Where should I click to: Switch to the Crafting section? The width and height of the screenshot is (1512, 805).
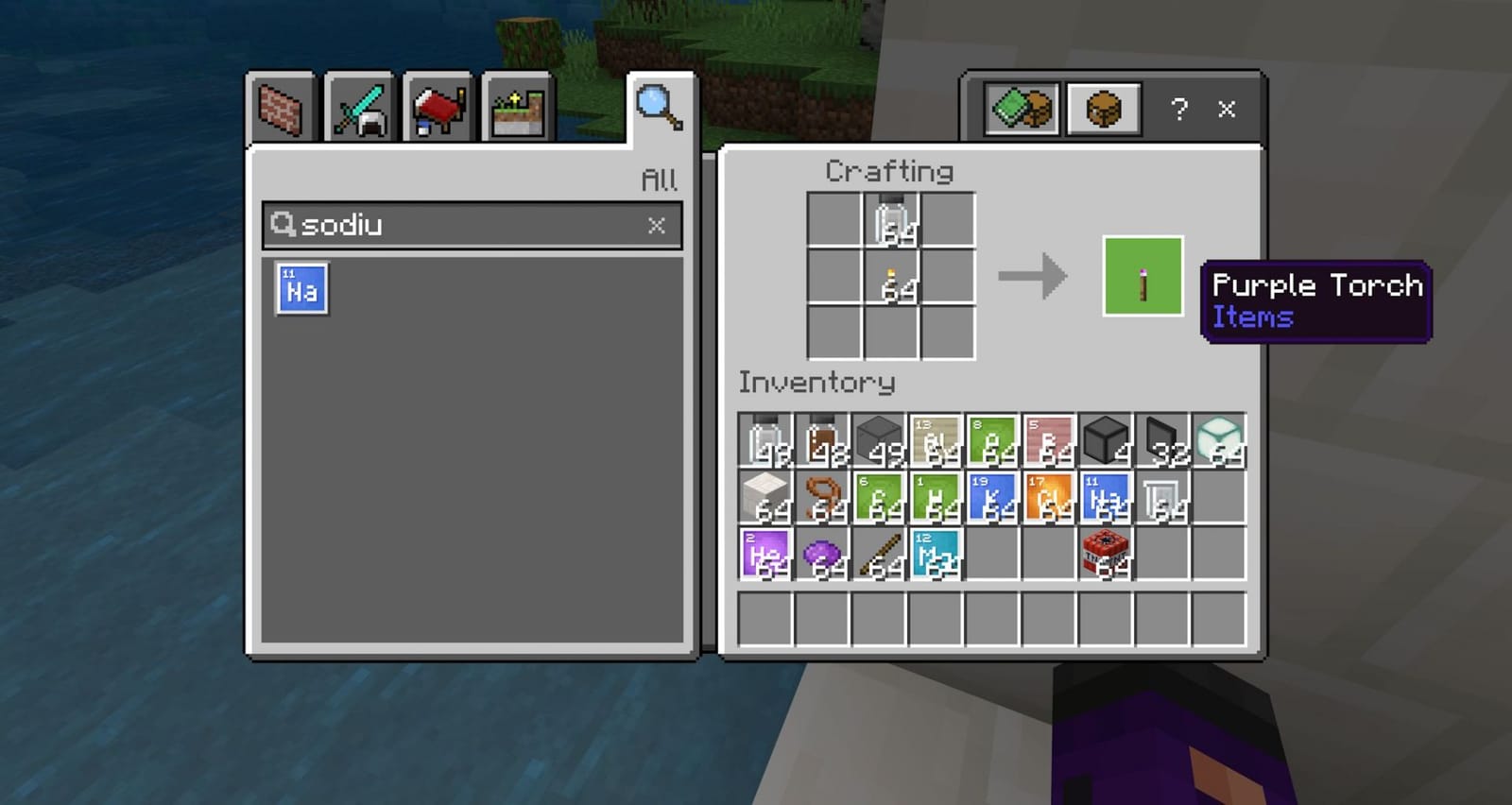tap(887, 171)
